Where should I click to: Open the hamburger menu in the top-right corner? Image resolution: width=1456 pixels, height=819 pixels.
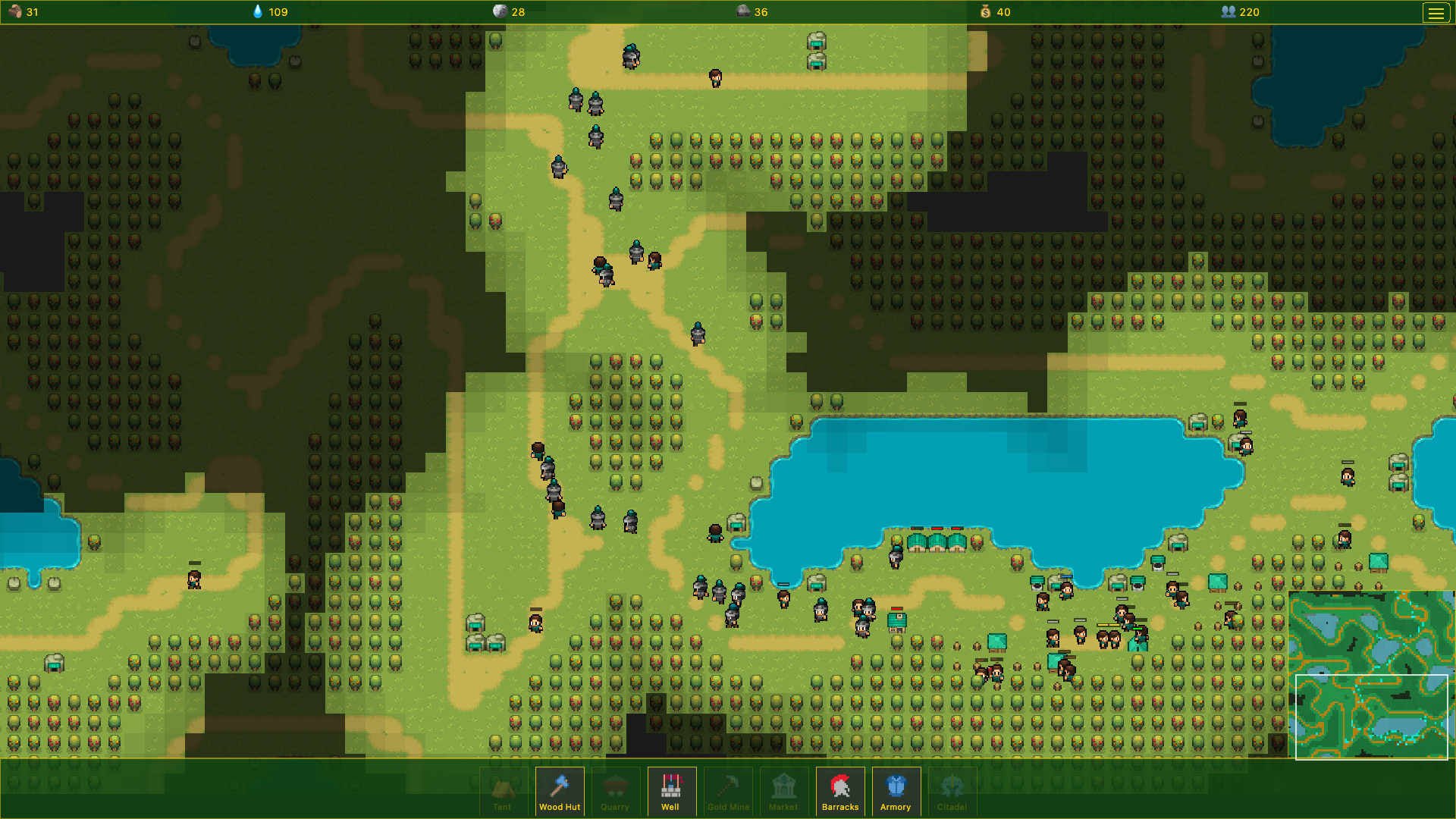pos(1437,12)
